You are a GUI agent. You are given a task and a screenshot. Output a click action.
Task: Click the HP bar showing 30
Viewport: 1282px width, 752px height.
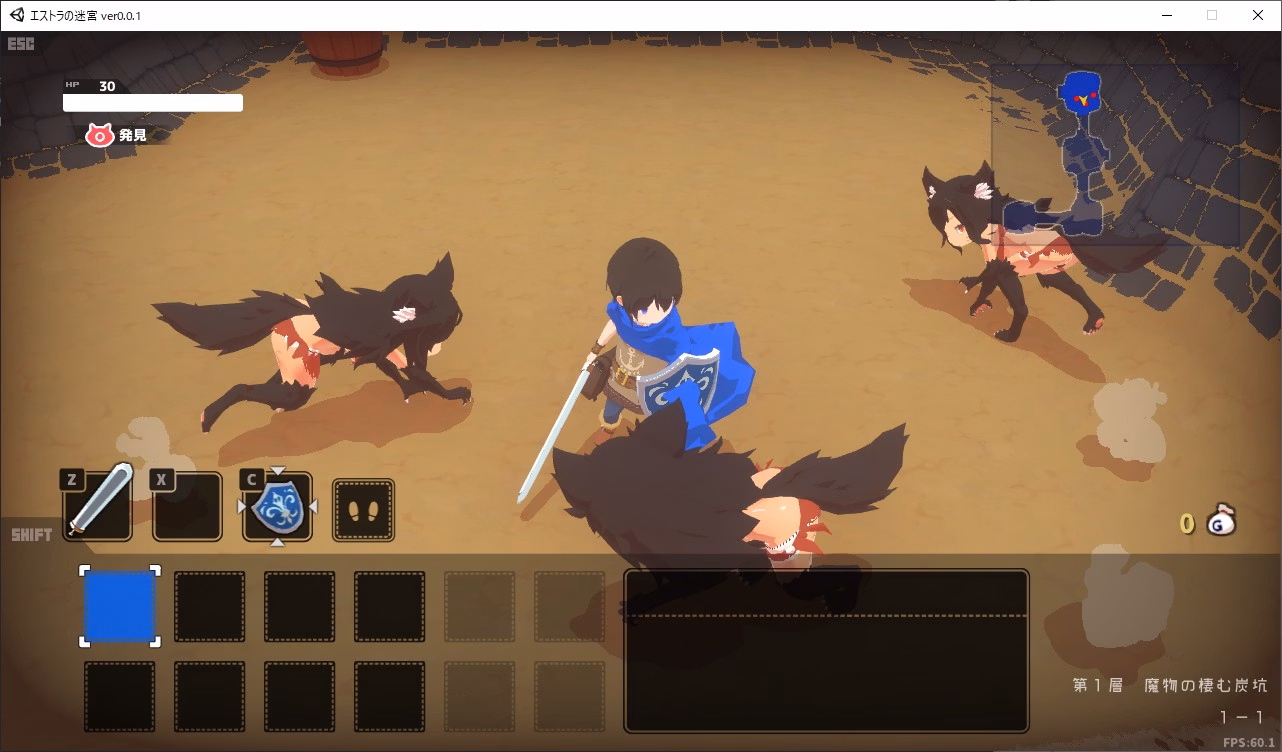click(x=152, y=102)
